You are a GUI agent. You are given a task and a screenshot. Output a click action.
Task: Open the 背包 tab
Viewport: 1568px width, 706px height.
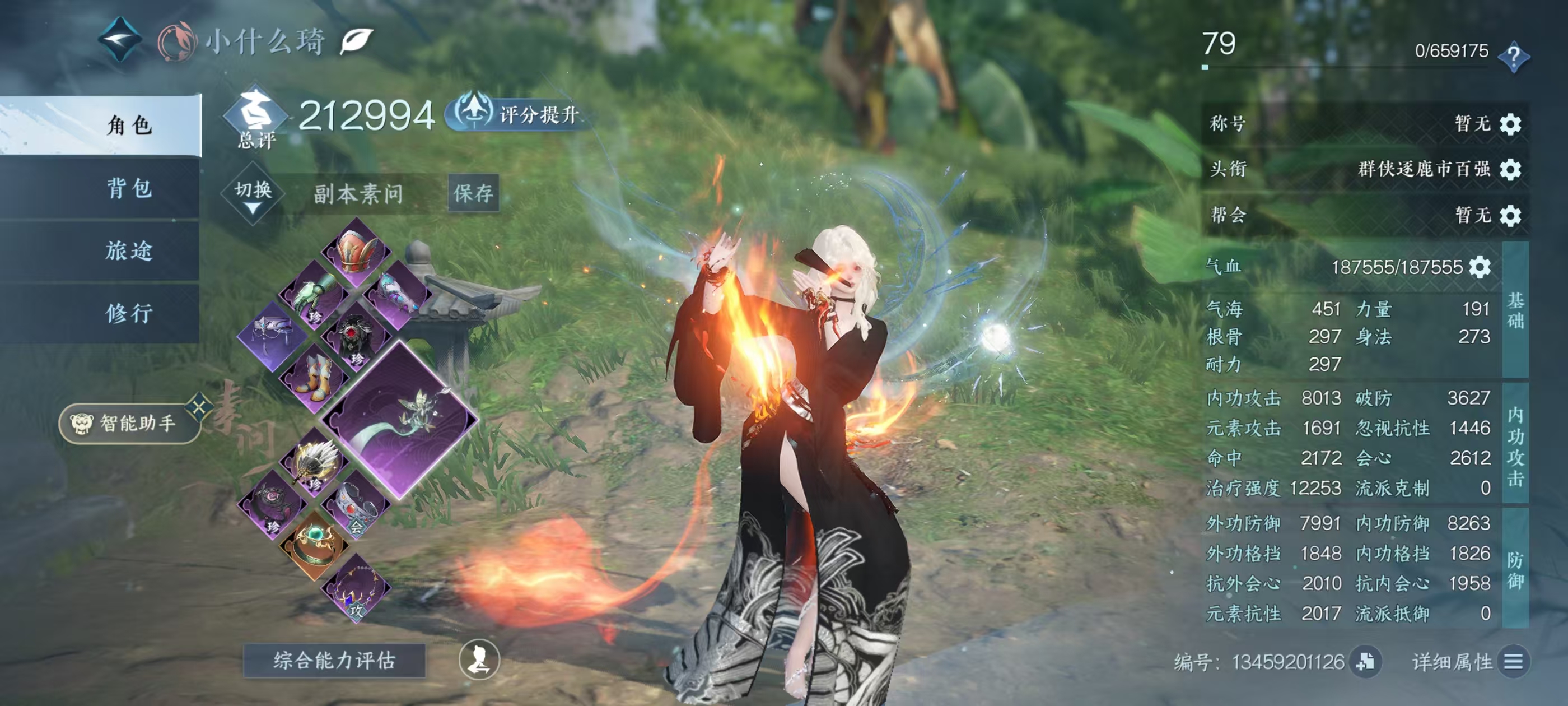(129, 188)
